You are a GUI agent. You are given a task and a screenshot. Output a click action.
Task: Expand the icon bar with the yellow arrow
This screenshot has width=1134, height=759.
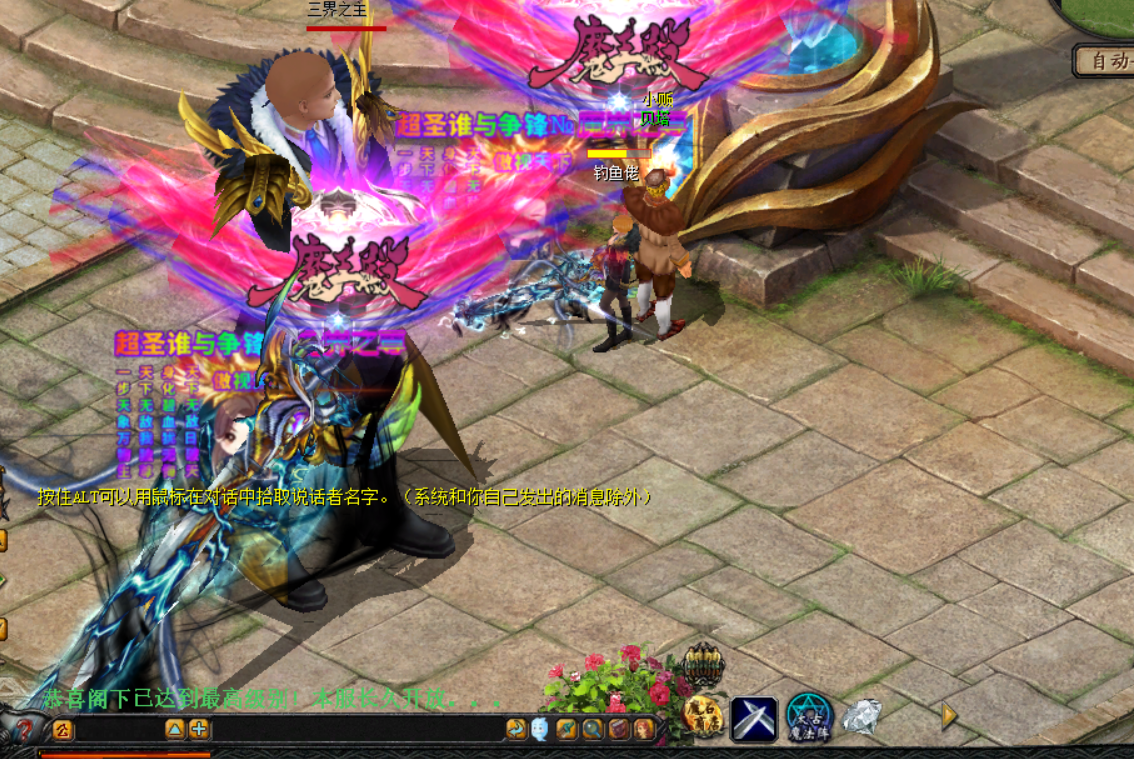click(949, 716)
